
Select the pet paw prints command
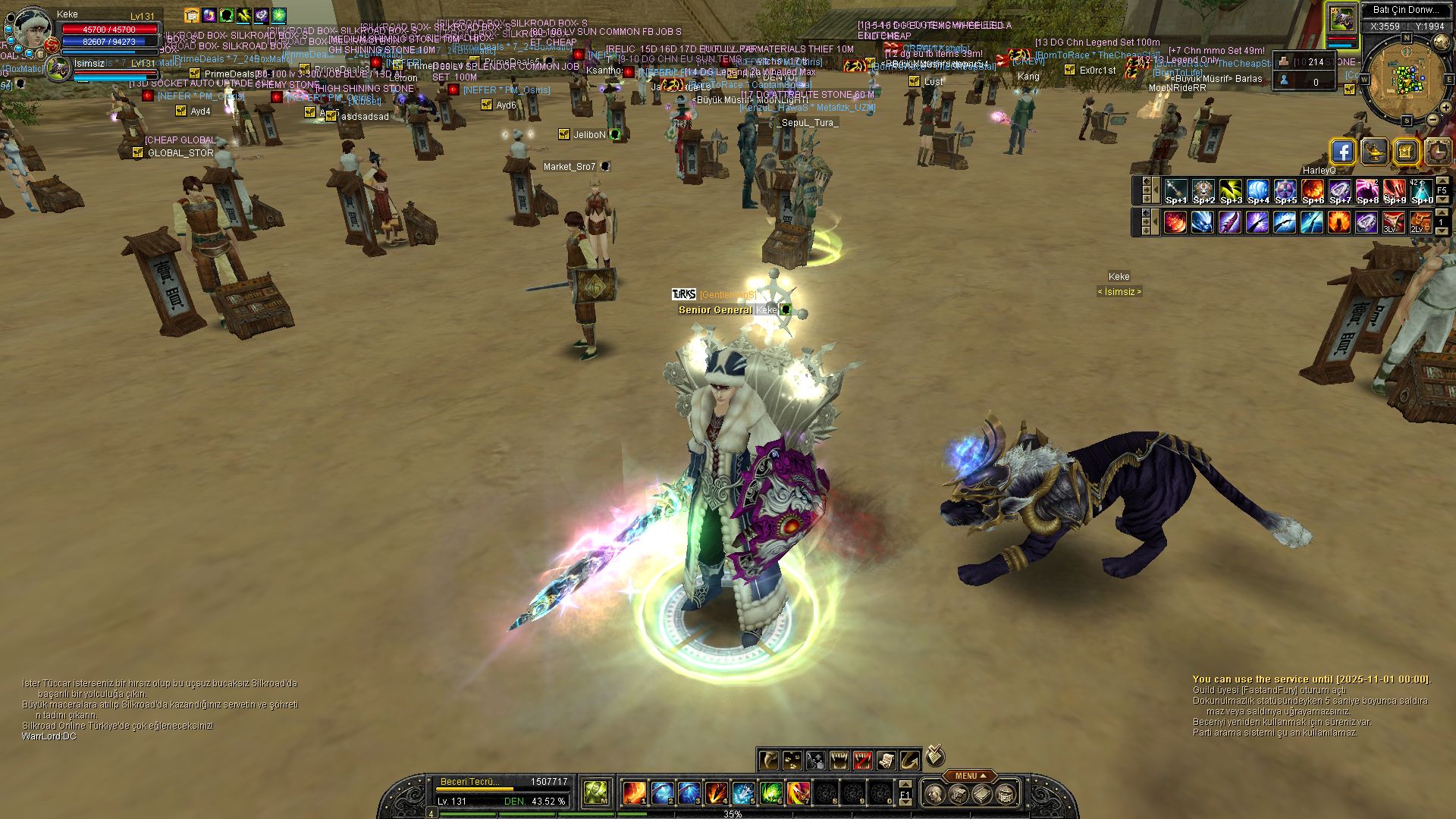coord(792,760)
